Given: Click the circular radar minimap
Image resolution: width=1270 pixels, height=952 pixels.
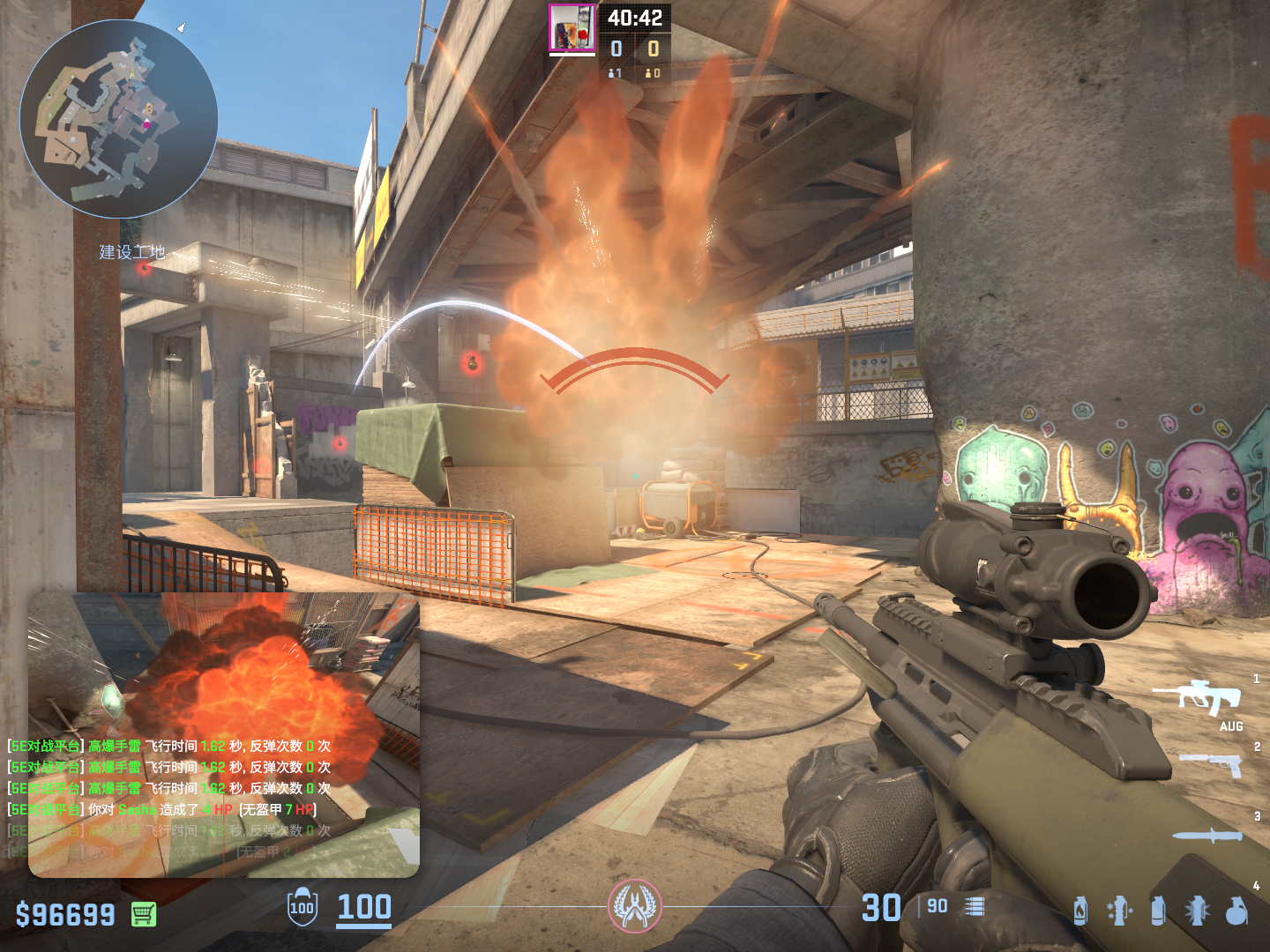Looking at the screenshot, I should click(119, 119).
